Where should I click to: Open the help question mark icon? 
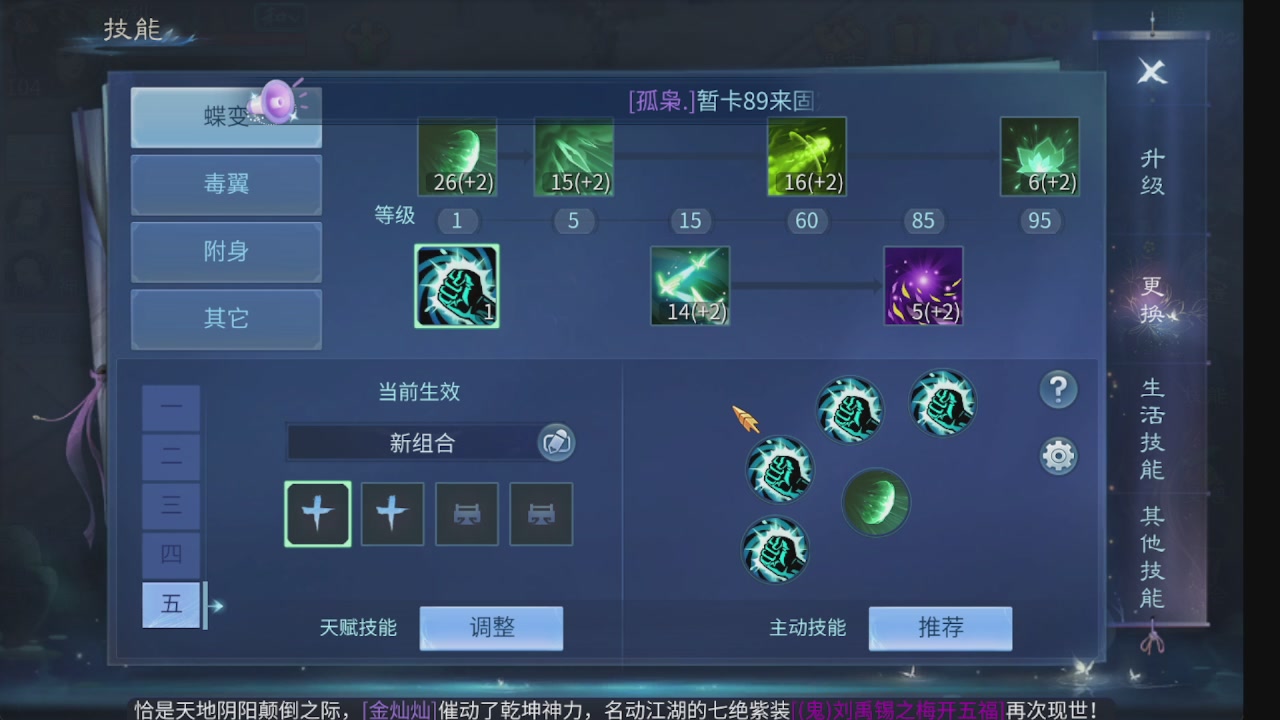tap(1058, 390)
